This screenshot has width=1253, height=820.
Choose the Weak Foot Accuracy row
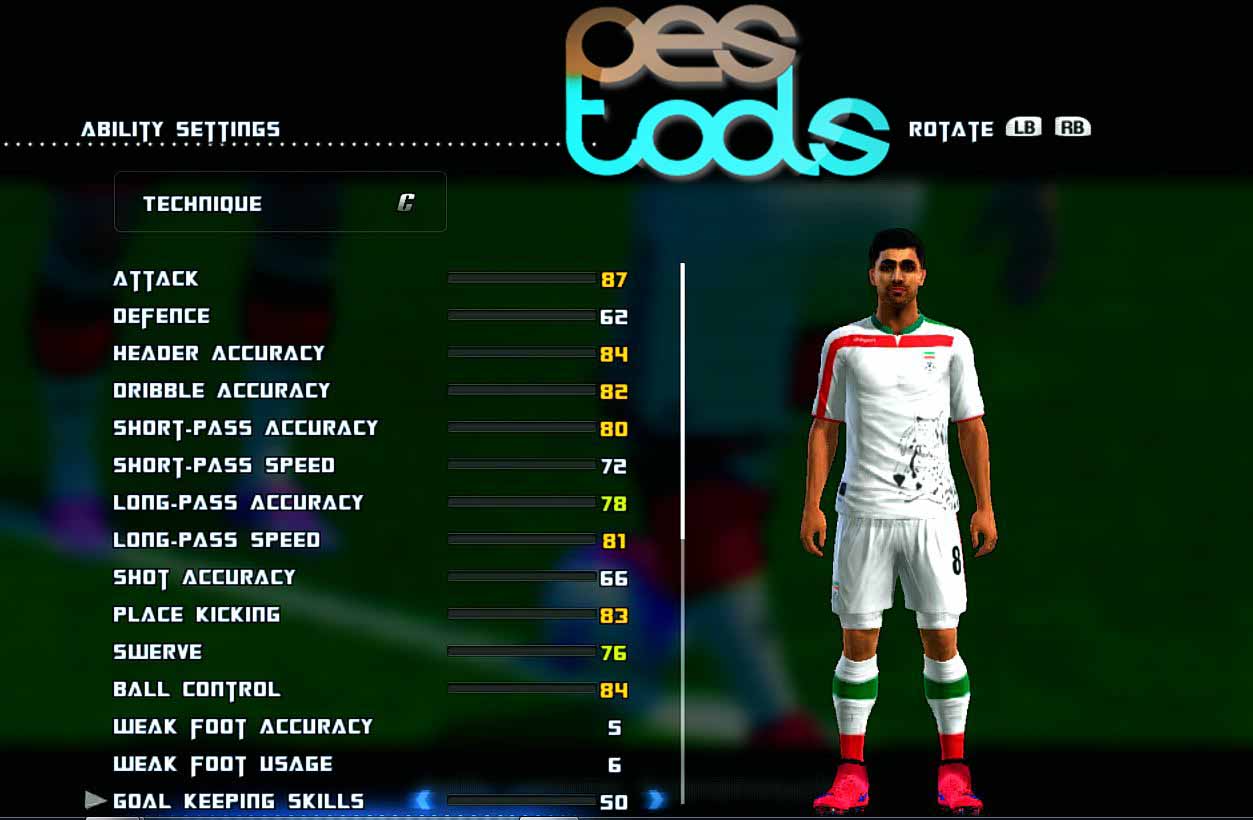[243, 727]
